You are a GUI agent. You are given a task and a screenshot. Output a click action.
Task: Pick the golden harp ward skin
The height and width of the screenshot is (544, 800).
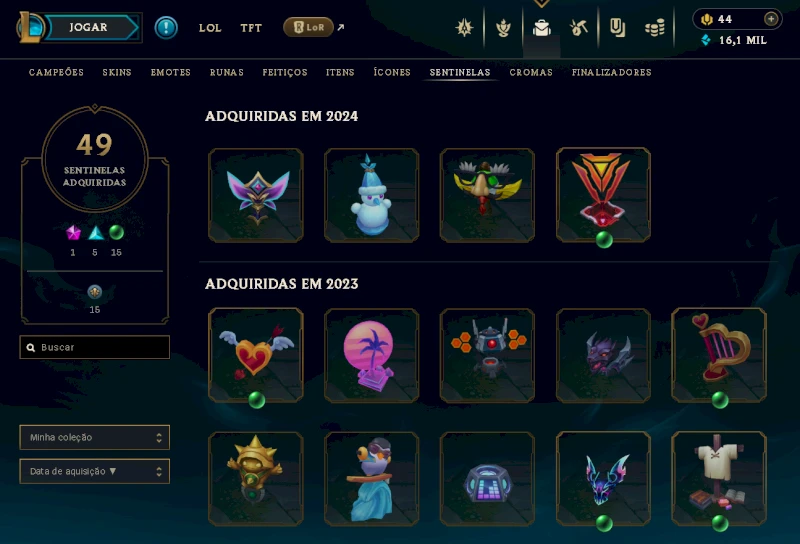point(719,355)
